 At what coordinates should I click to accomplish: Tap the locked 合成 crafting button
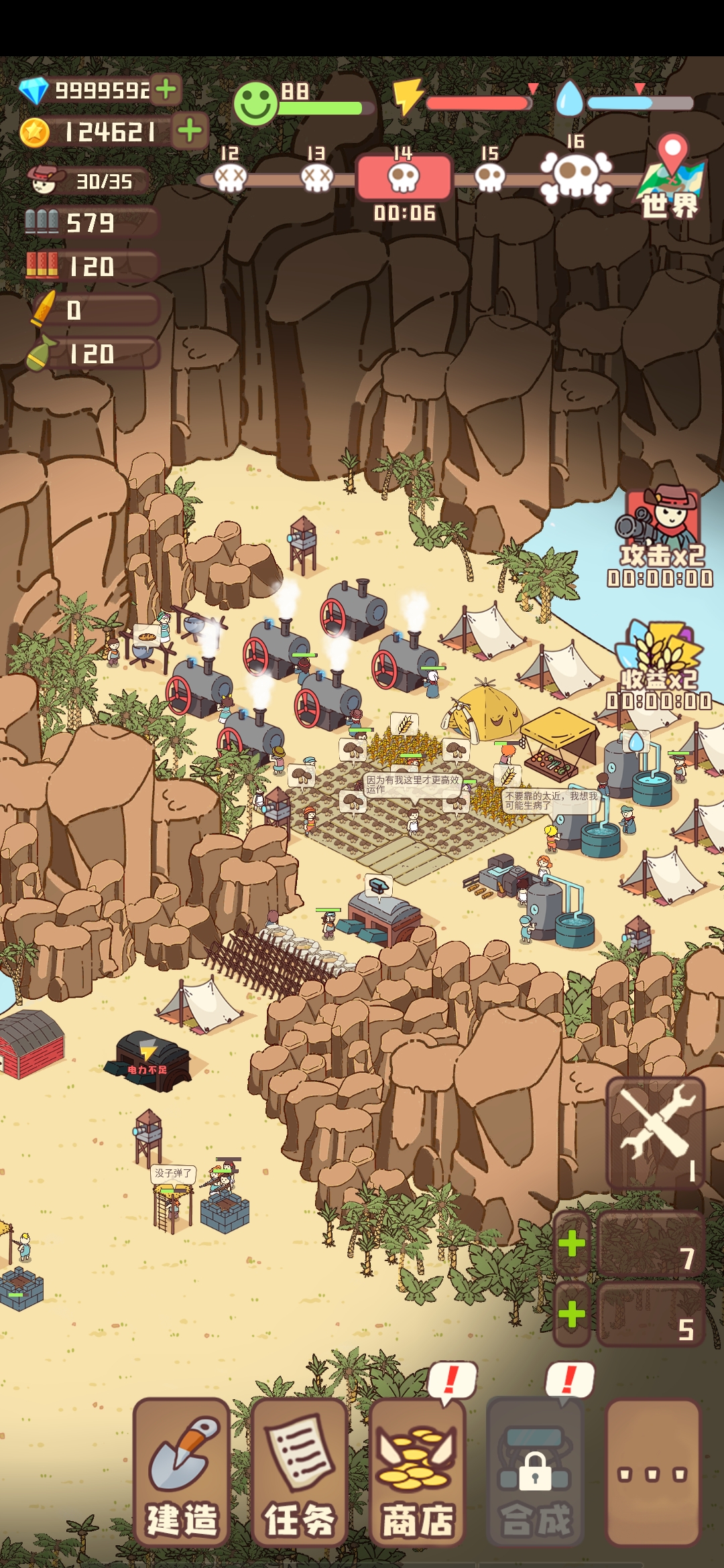click(x=535, y=1472)
